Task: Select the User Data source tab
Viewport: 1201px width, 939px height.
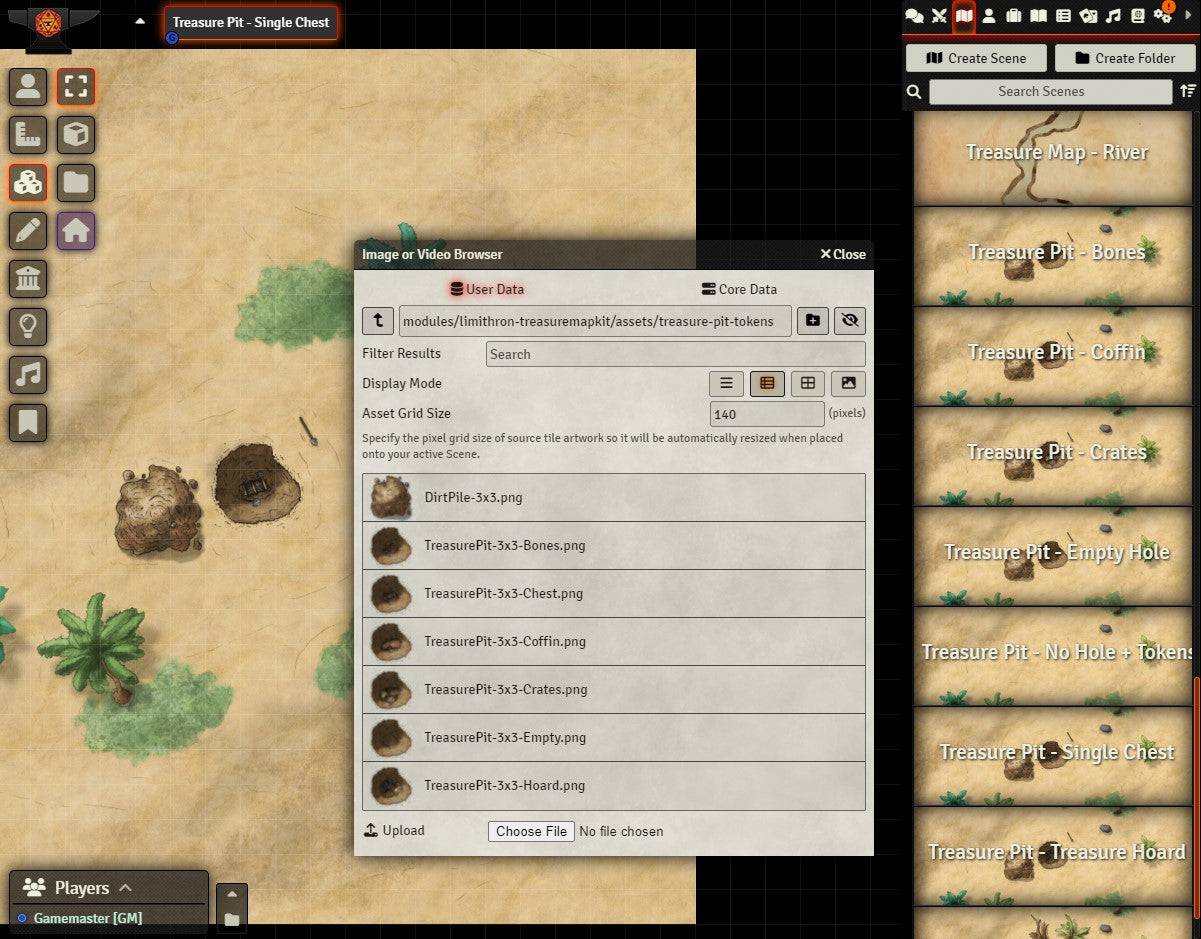Action: point(487,289)
